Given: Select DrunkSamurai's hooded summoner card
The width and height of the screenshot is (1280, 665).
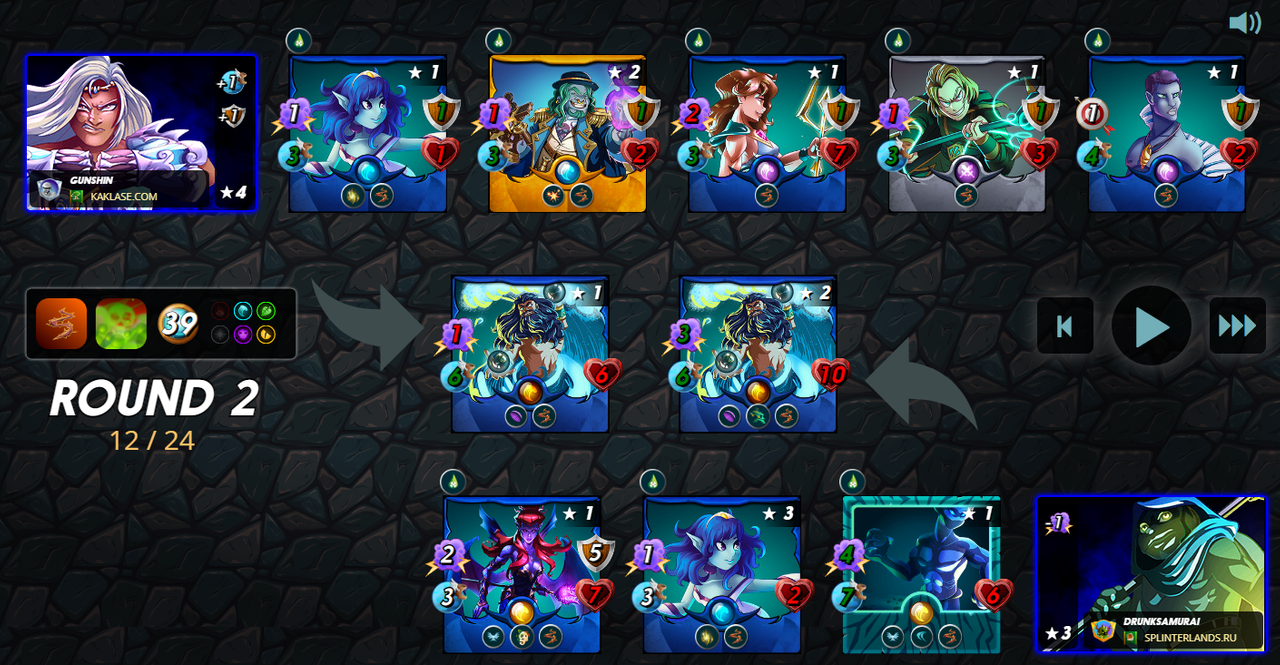Looking at the screenshot, I should pyautogui.click(x=1151, y=573).
